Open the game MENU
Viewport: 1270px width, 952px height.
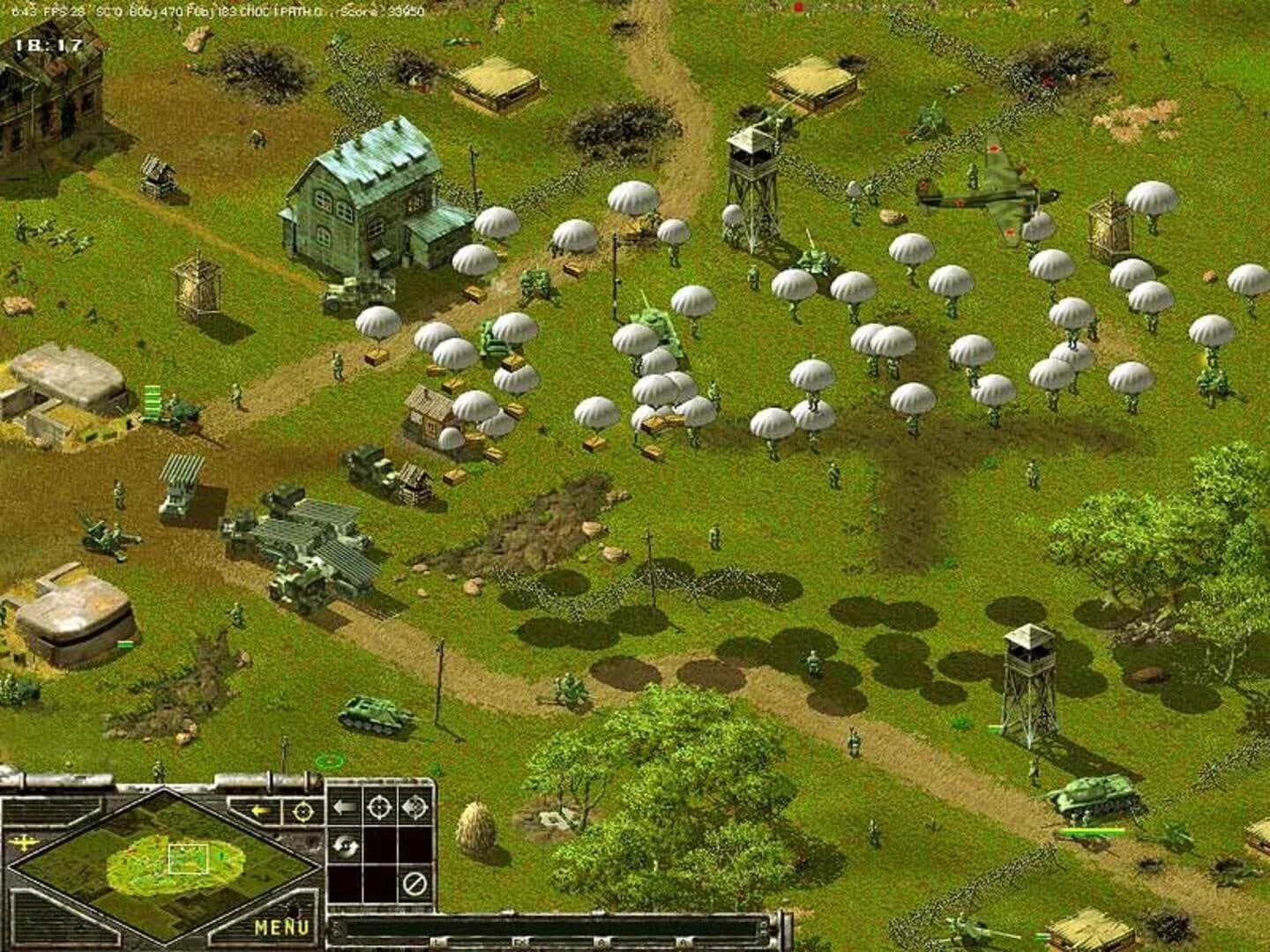tap(280, 926)
